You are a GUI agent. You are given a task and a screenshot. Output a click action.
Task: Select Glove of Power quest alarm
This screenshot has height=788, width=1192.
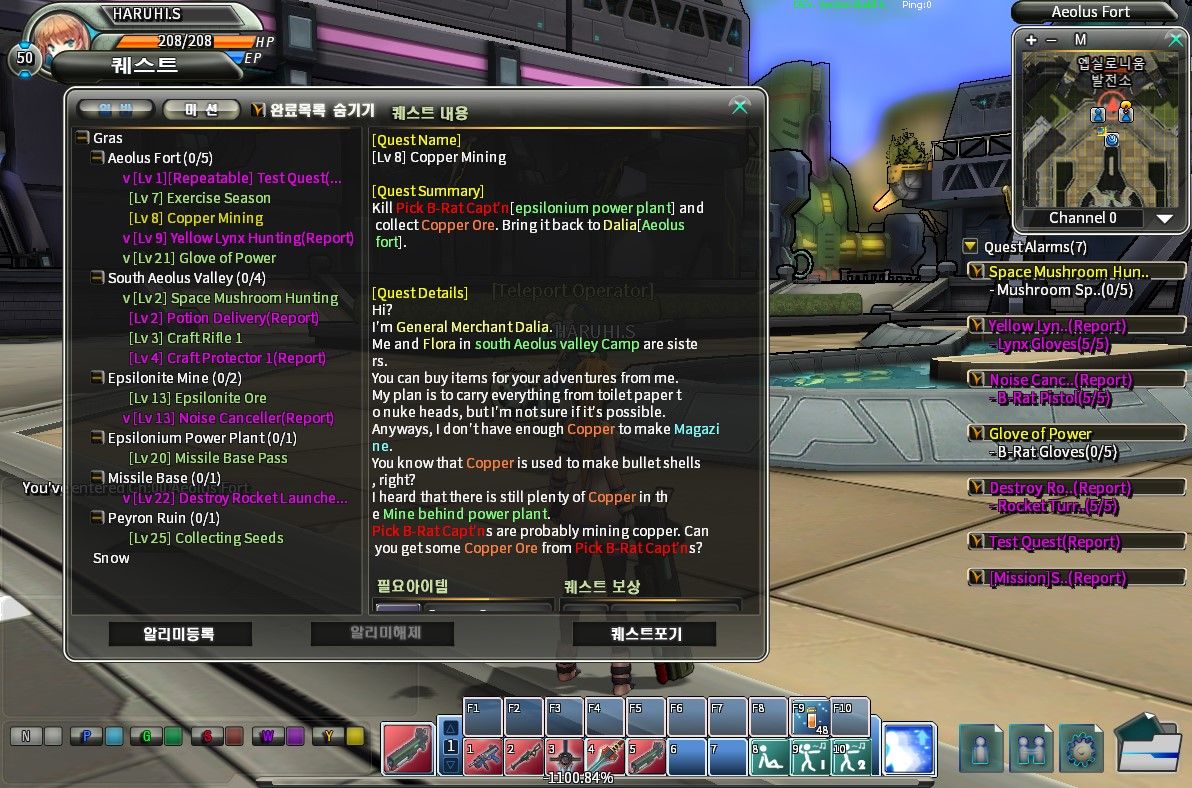coord(1040,434)
